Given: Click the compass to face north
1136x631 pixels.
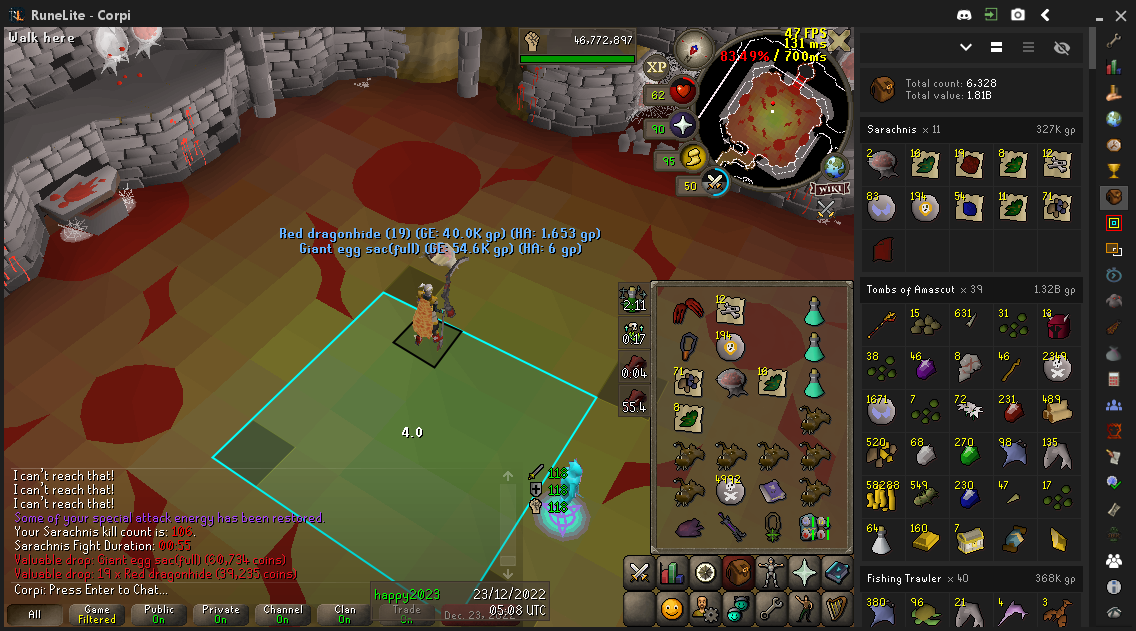Looking at the screenshot, I should click(692, 47).
